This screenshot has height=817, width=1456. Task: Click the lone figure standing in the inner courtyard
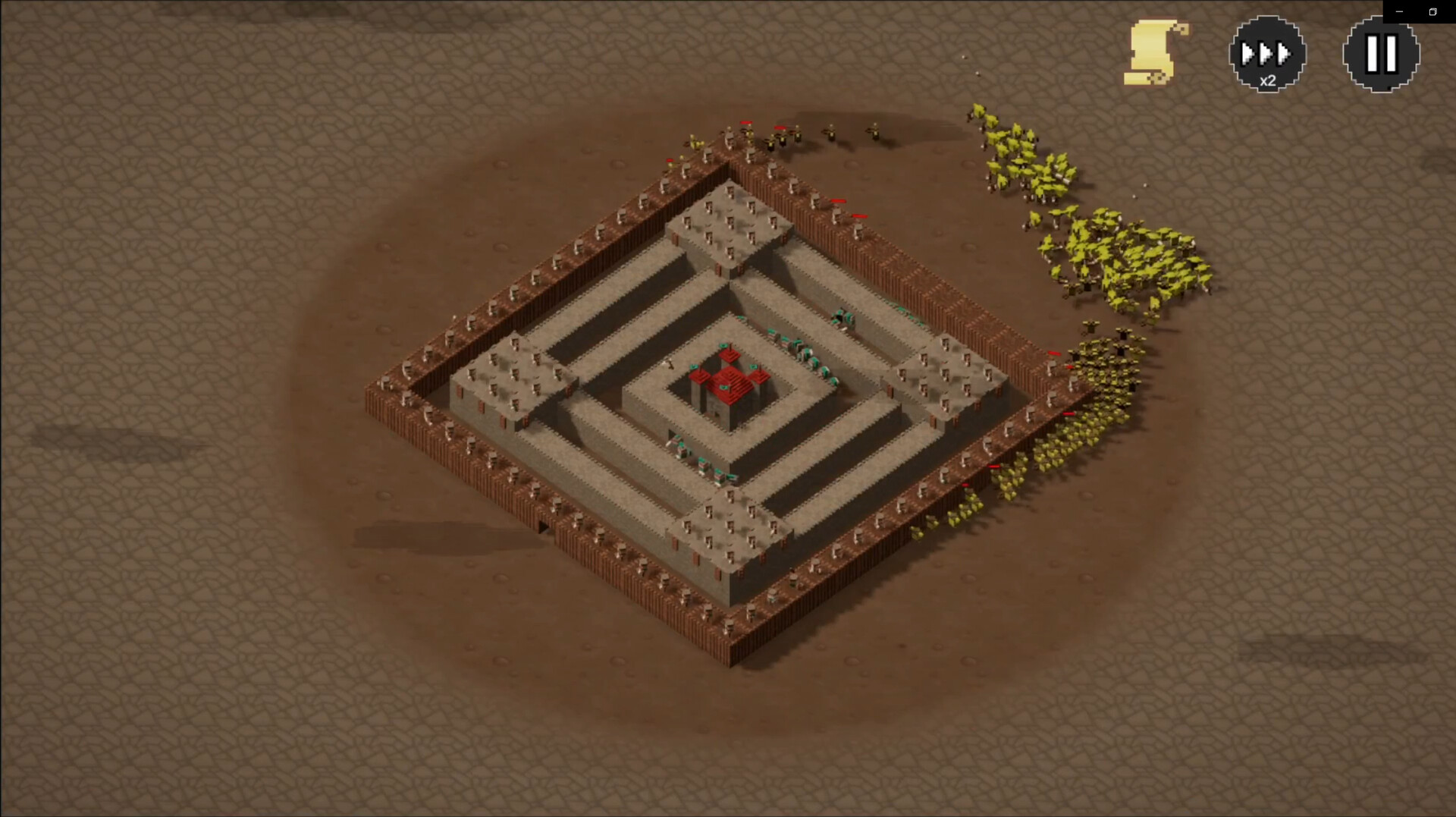click(x=670, y=365)
